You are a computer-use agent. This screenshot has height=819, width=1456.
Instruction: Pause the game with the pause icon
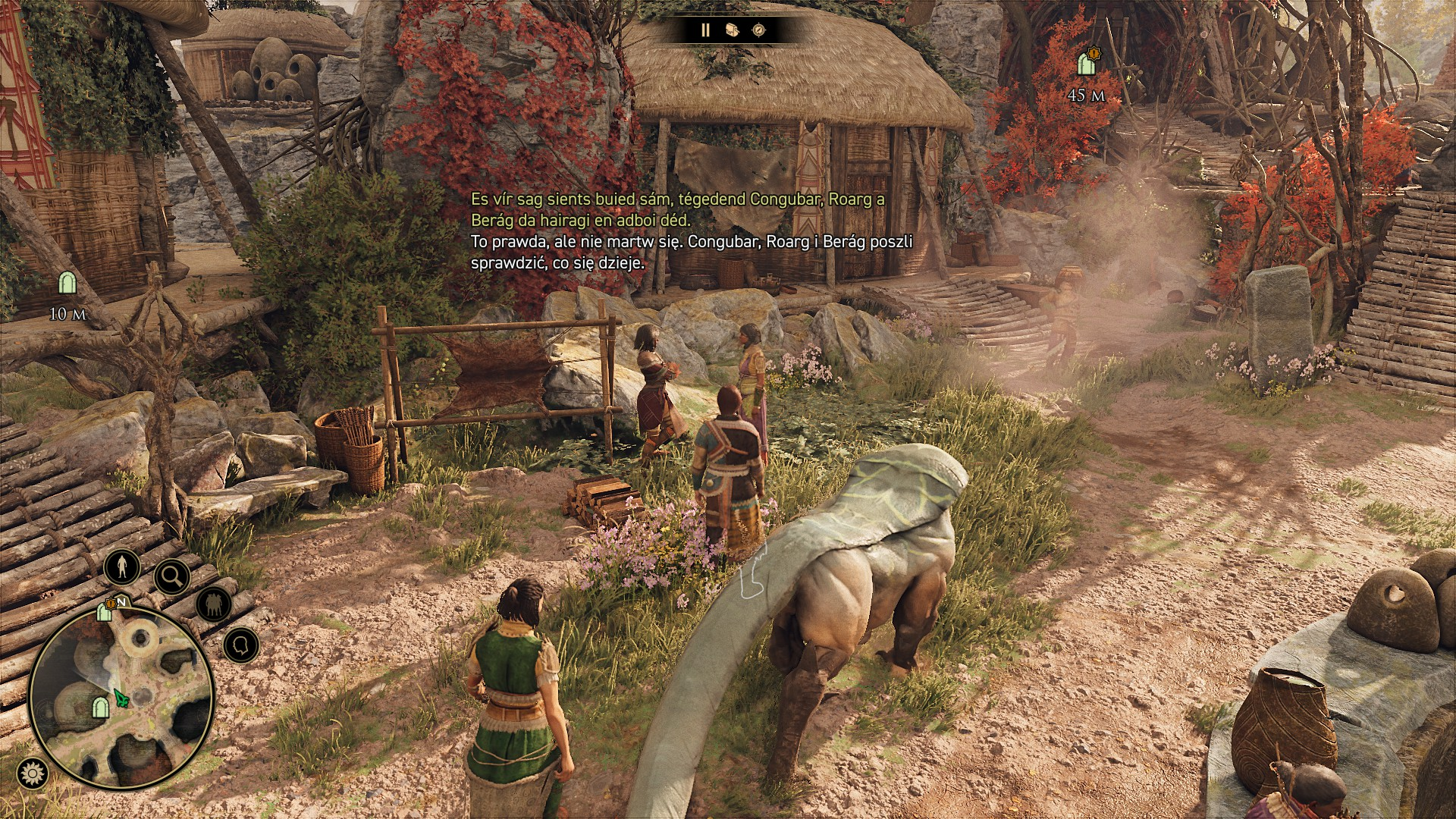(x=705, y=30)
